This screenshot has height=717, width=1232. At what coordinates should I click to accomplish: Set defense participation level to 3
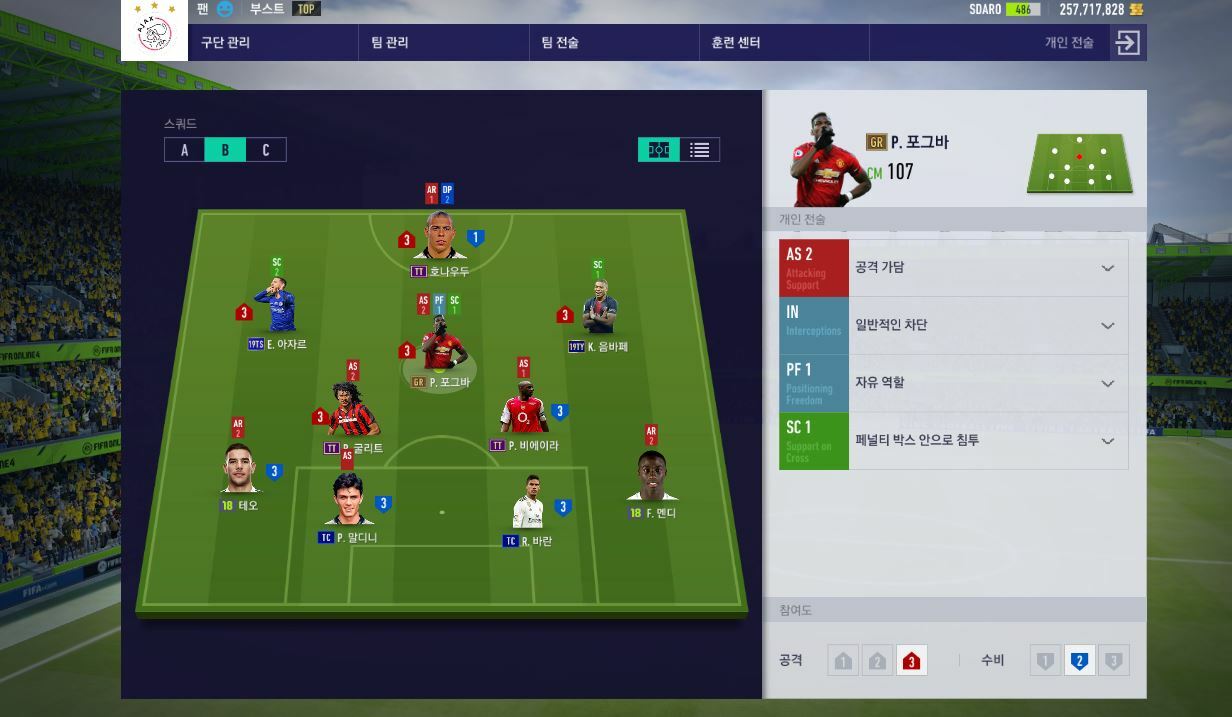pos(1113,661)
